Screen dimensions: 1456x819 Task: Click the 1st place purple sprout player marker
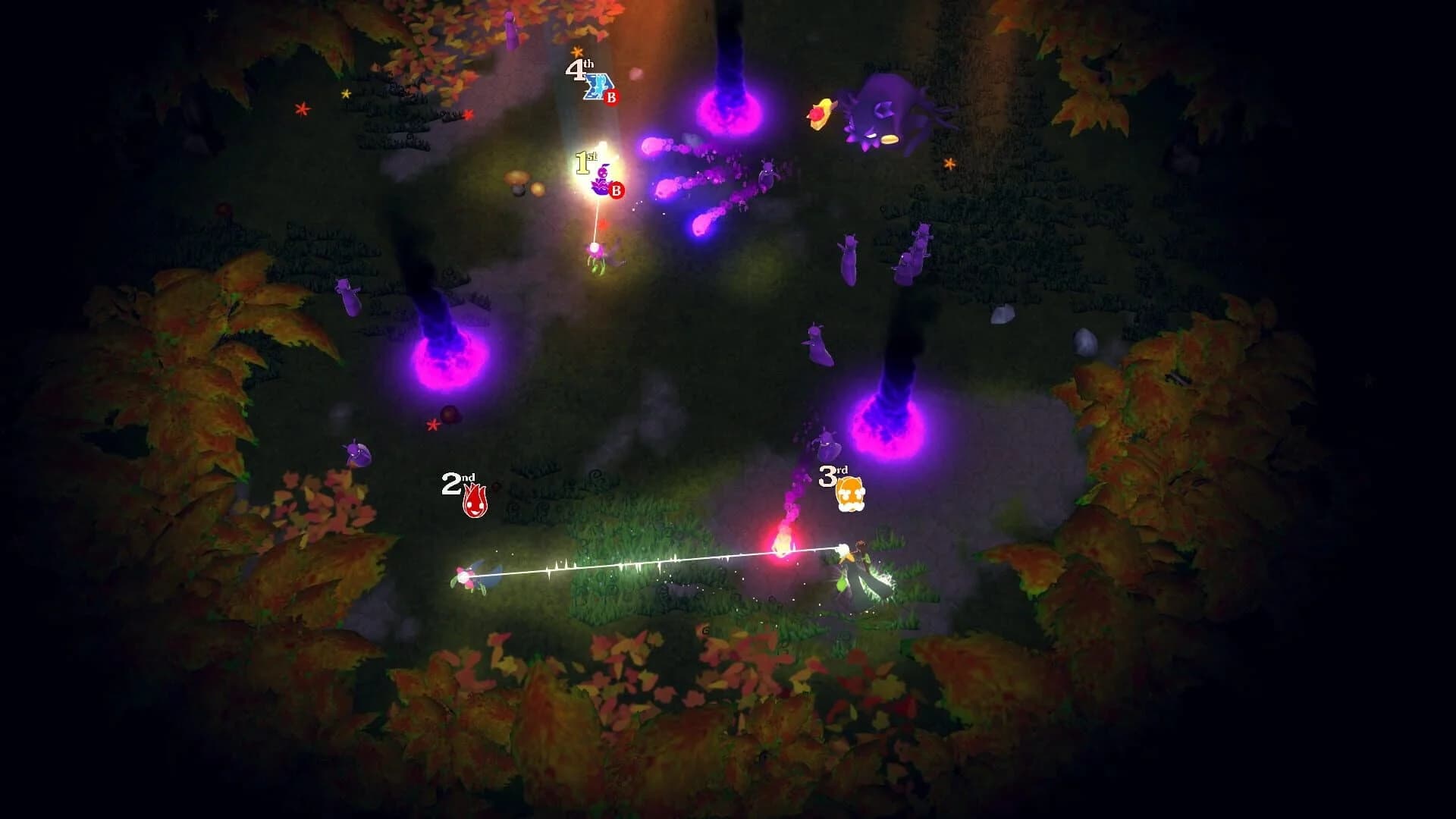coord(601,179)
